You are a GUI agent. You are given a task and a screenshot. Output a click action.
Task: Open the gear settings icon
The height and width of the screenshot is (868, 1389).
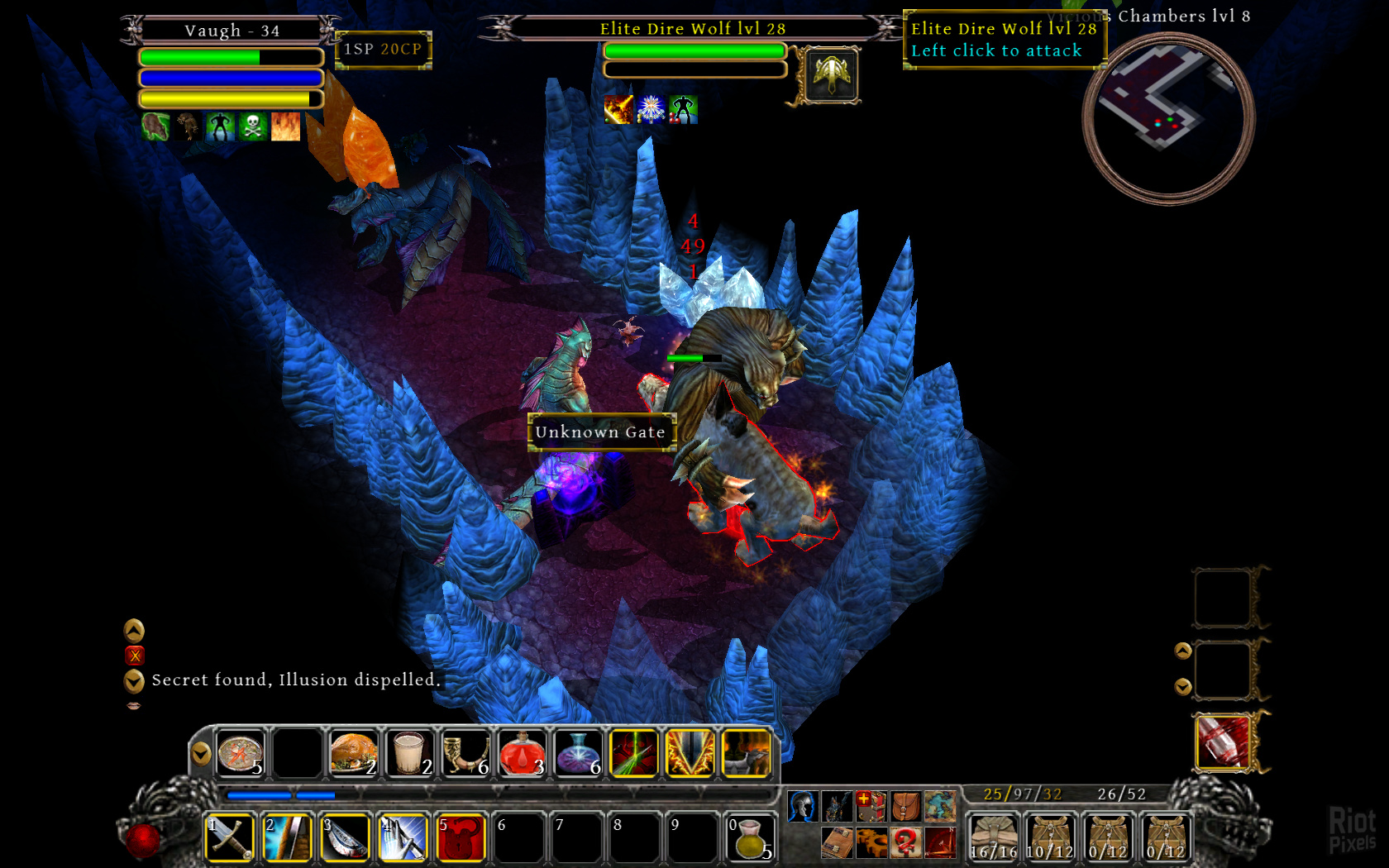pyautogui.click(x=871, y=842)
